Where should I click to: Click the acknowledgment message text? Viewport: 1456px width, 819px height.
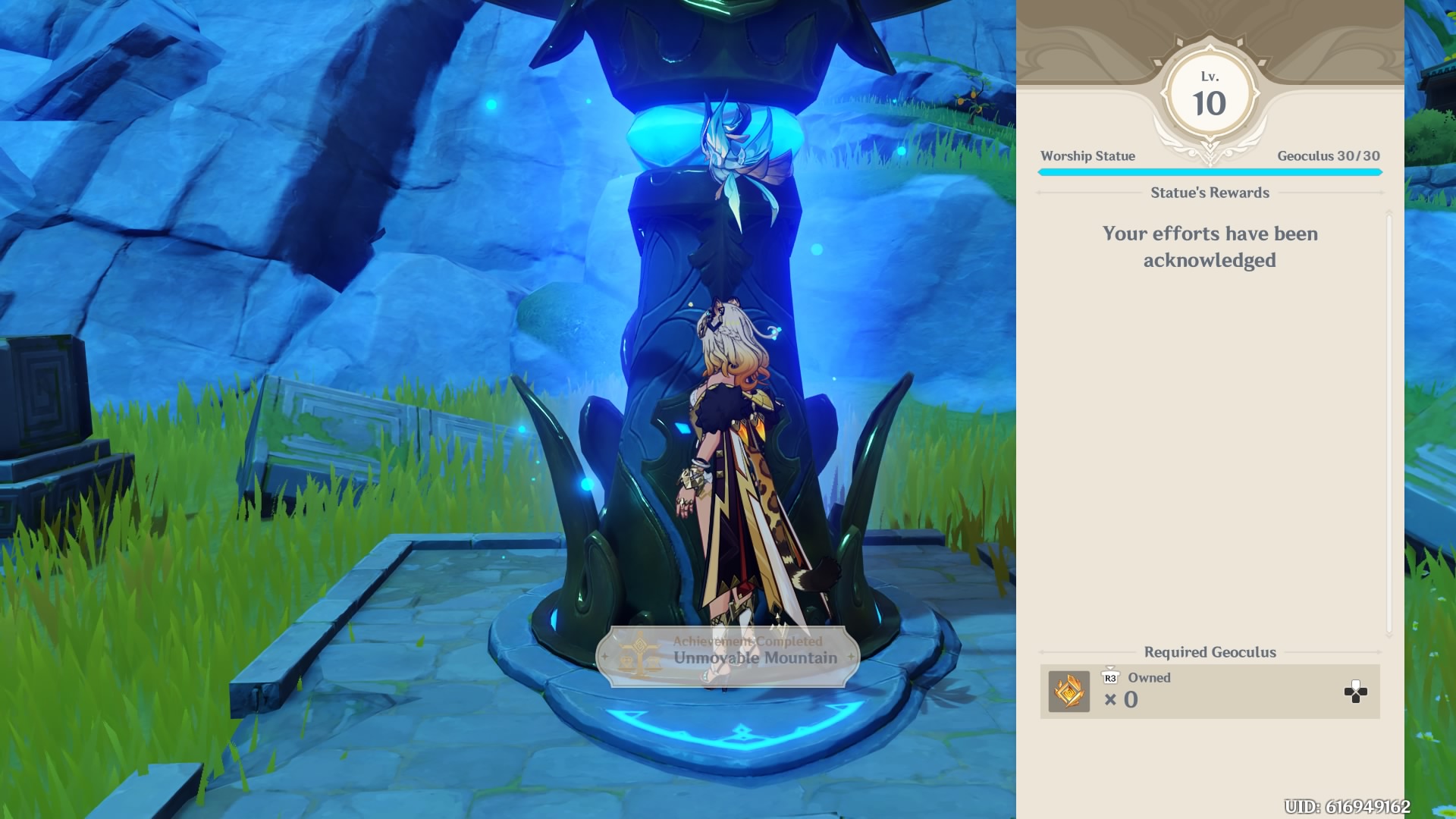click(x=1209, y=246)
